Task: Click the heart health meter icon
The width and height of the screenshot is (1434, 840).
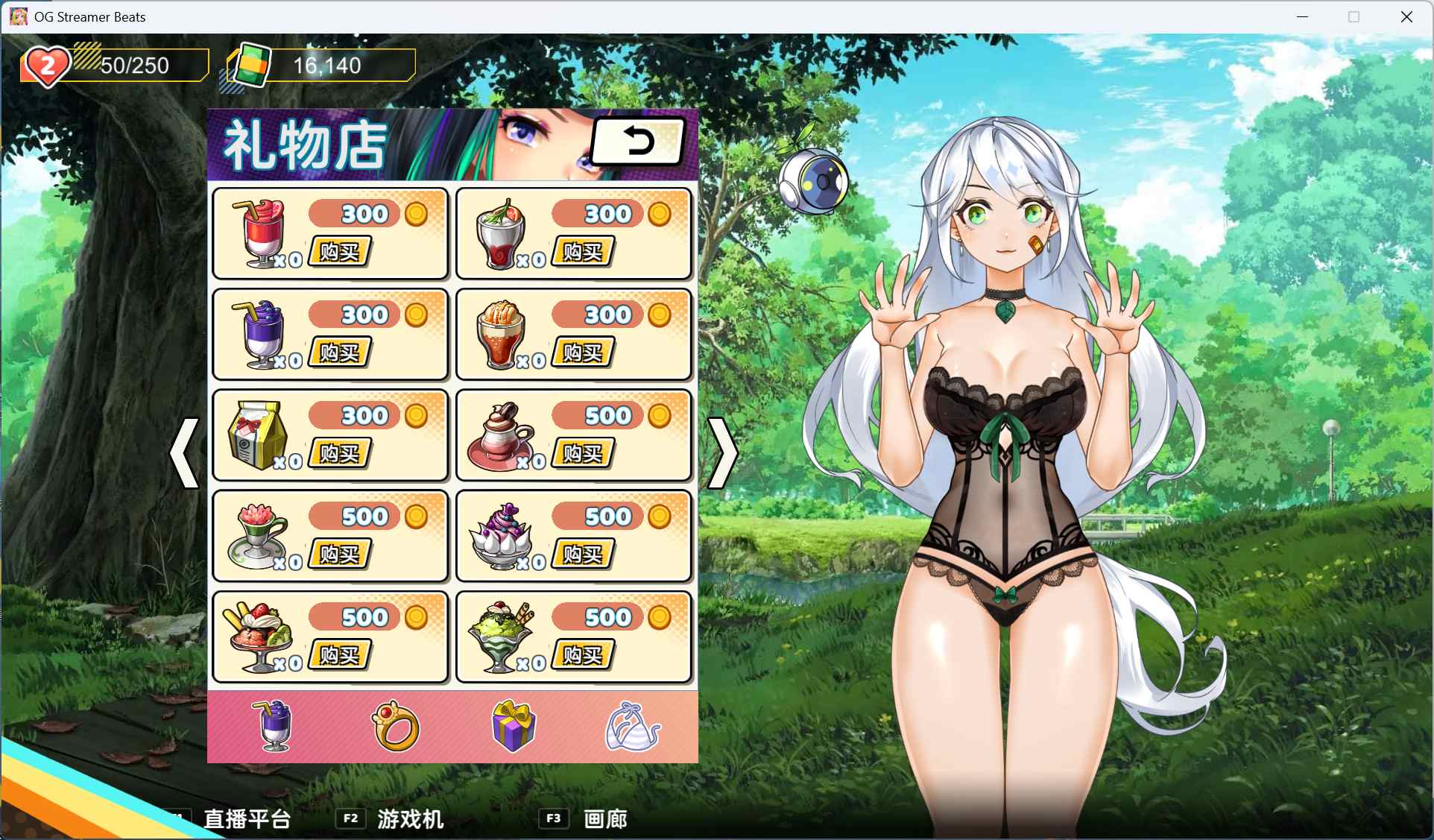Action: point(48,66)
